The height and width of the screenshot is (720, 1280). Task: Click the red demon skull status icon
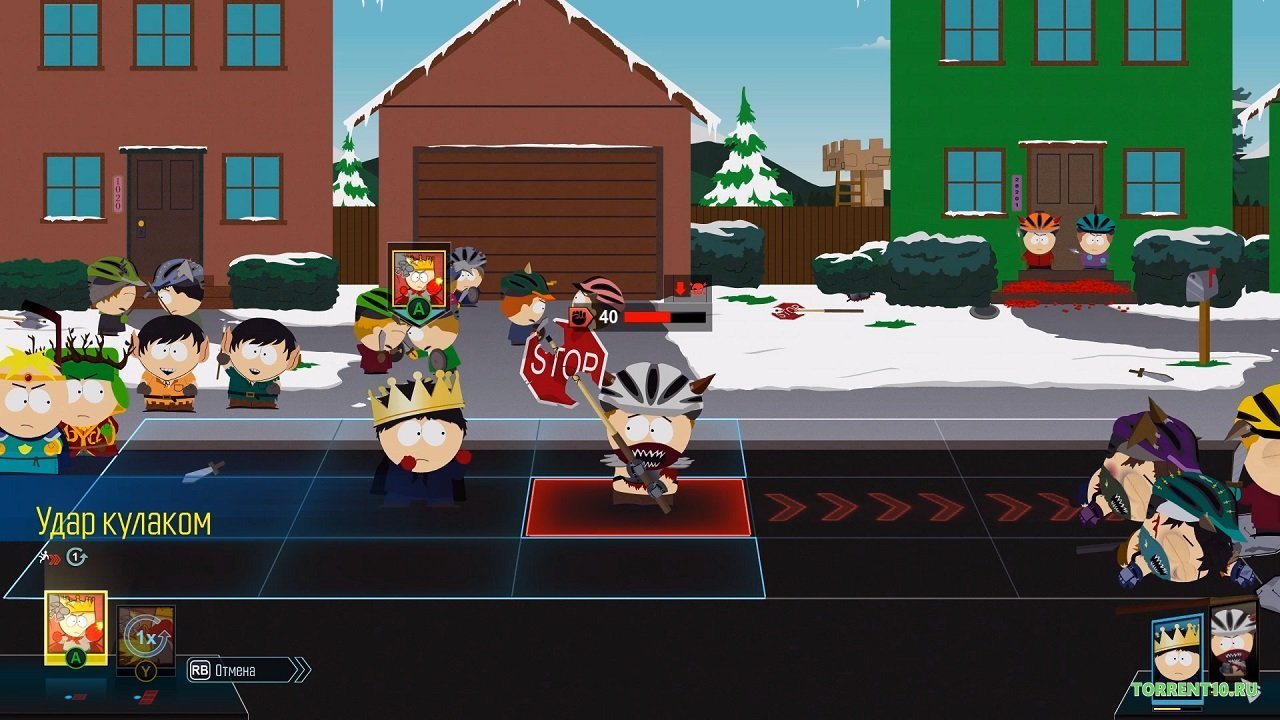click(697, 289)
